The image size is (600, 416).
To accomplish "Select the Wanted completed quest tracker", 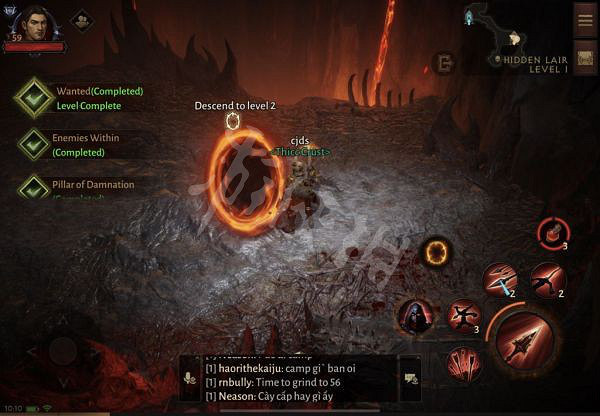I will [x=36, y=98].
